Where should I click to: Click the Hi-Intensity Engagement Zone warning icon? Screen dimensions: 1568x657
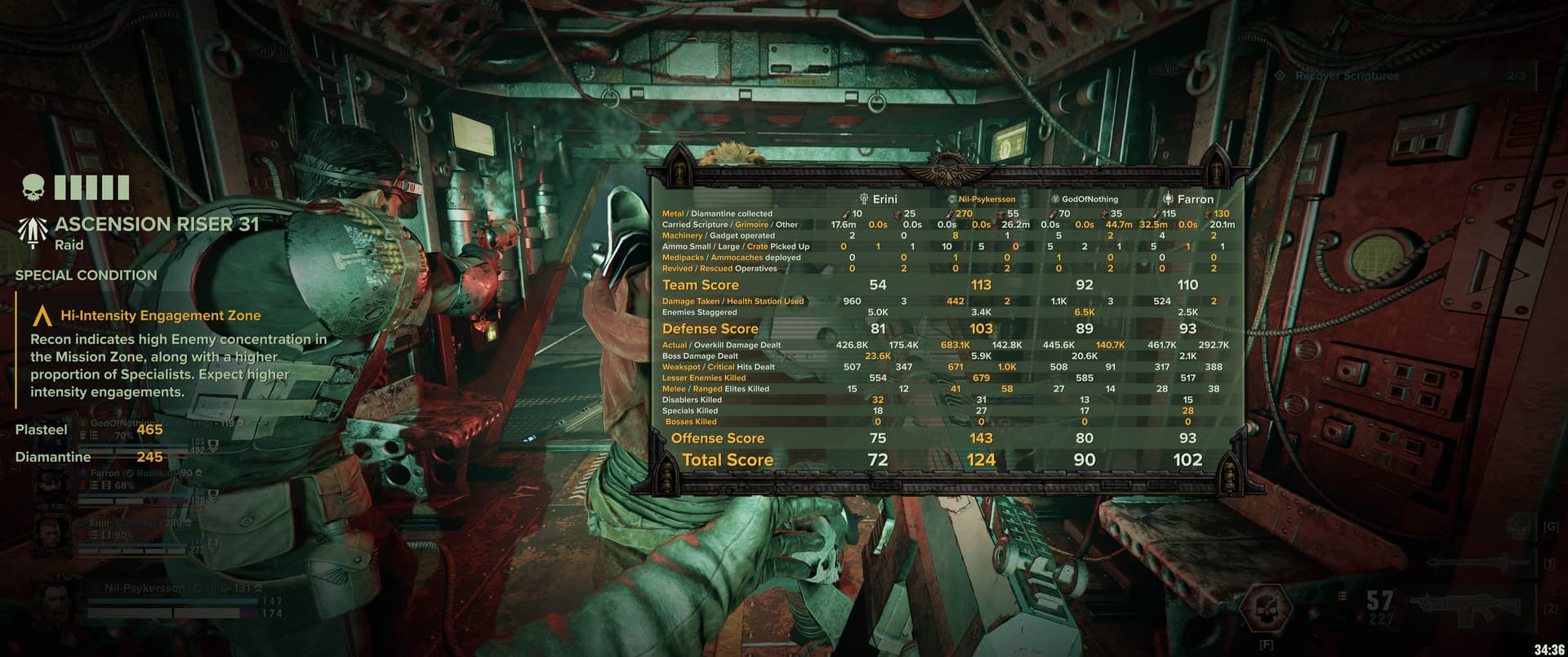[x=42, y=315]
